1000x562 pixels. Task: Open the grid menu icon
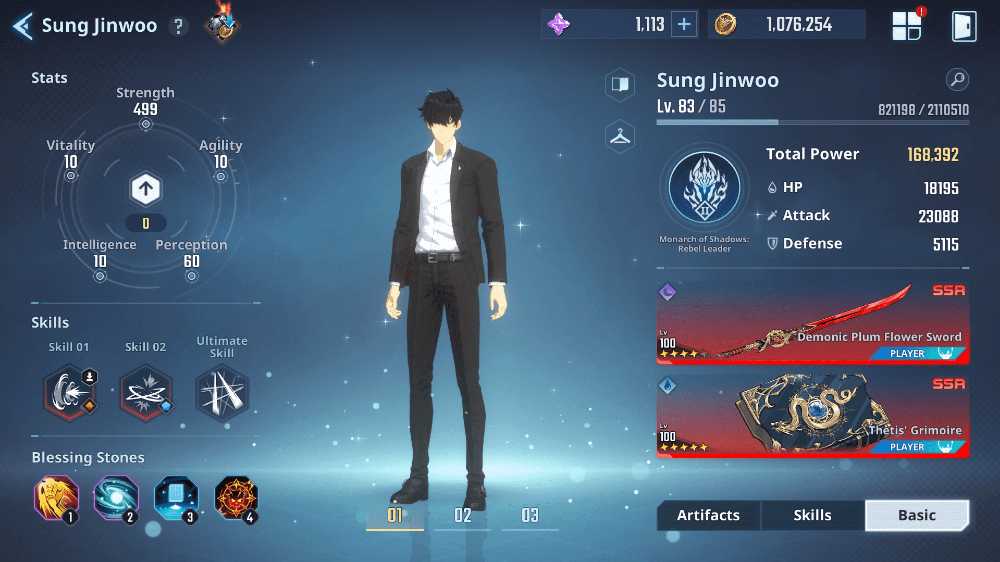tap(906, 26)
